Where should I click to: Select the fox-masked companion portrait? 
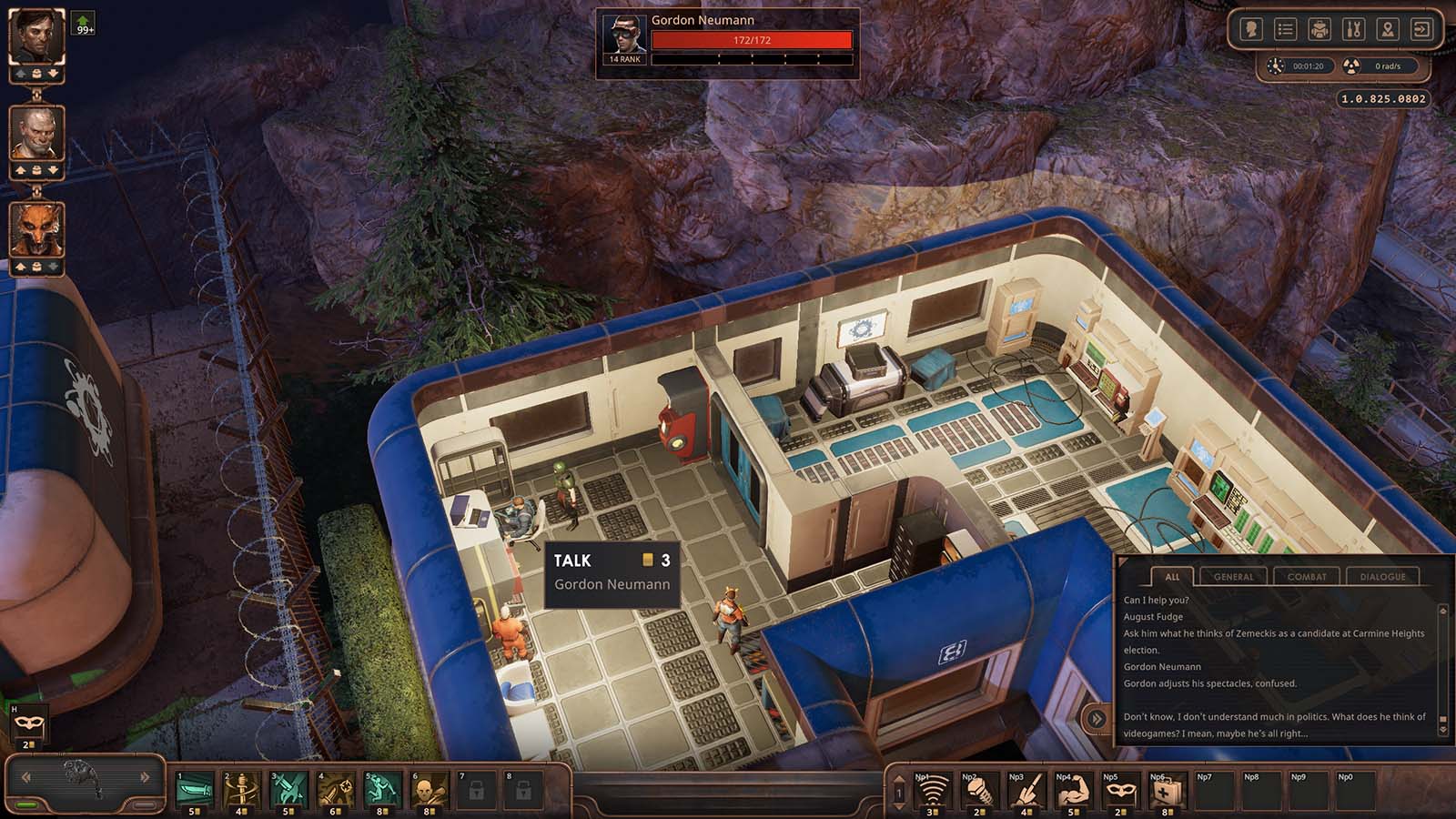[36, 228]
